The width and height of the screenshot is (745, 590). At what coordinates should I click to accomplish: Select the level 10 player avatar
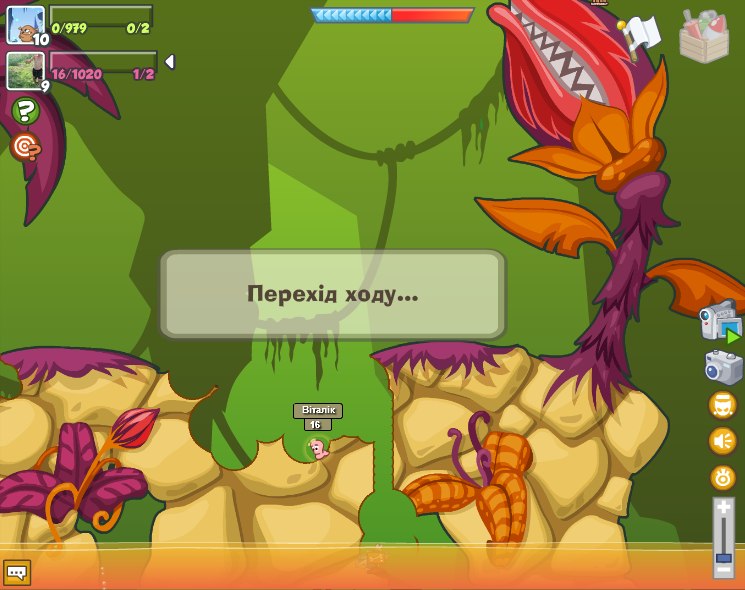click(x=25, y=24)
